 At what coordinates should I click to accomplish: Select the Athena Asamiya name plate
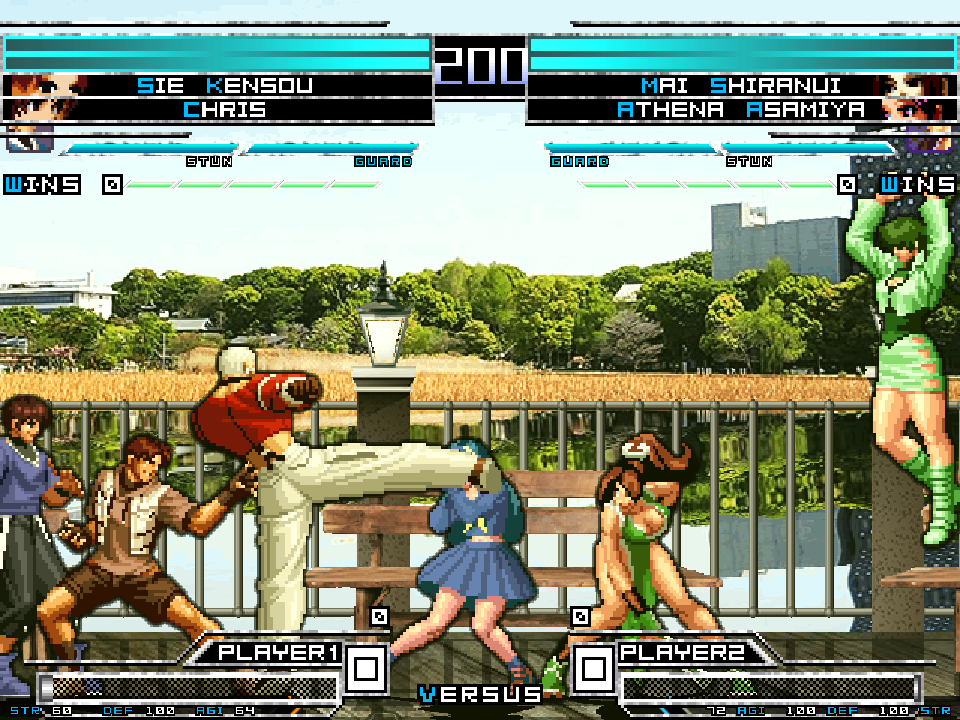click(x=740, y=109)
